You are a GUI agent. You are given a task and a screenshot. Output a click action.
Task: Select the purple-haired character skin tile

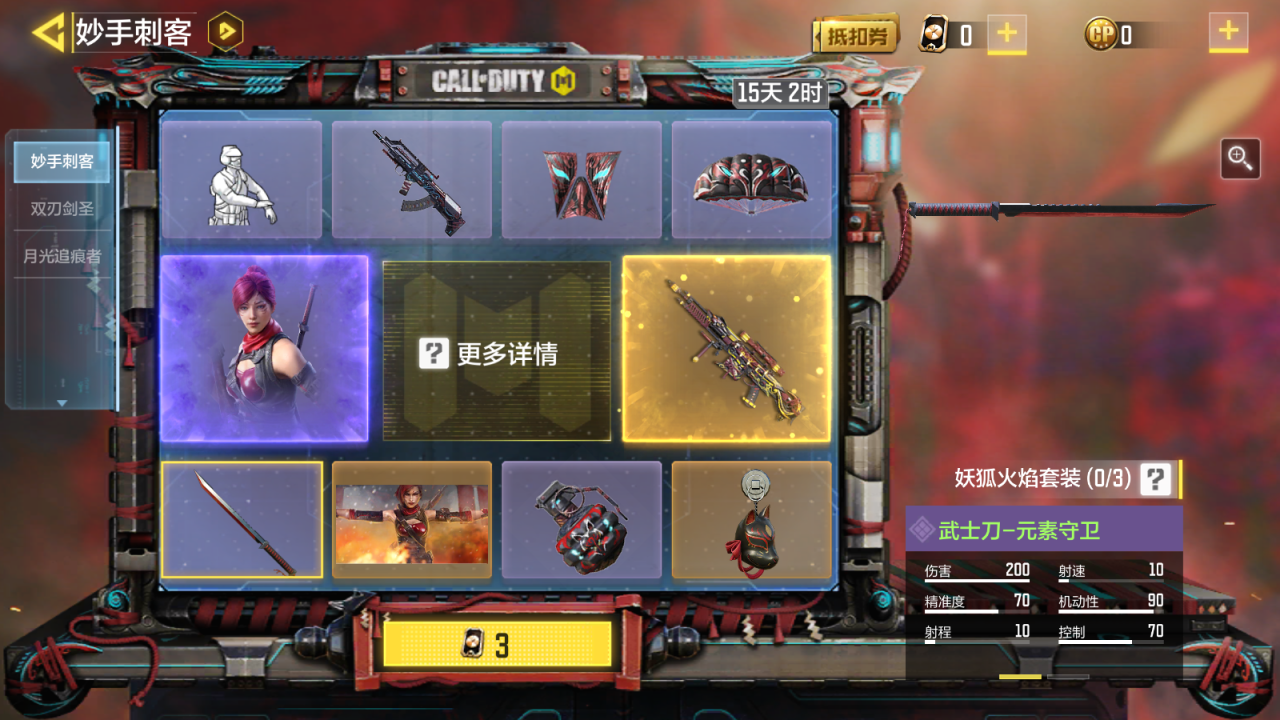[264, 348]
